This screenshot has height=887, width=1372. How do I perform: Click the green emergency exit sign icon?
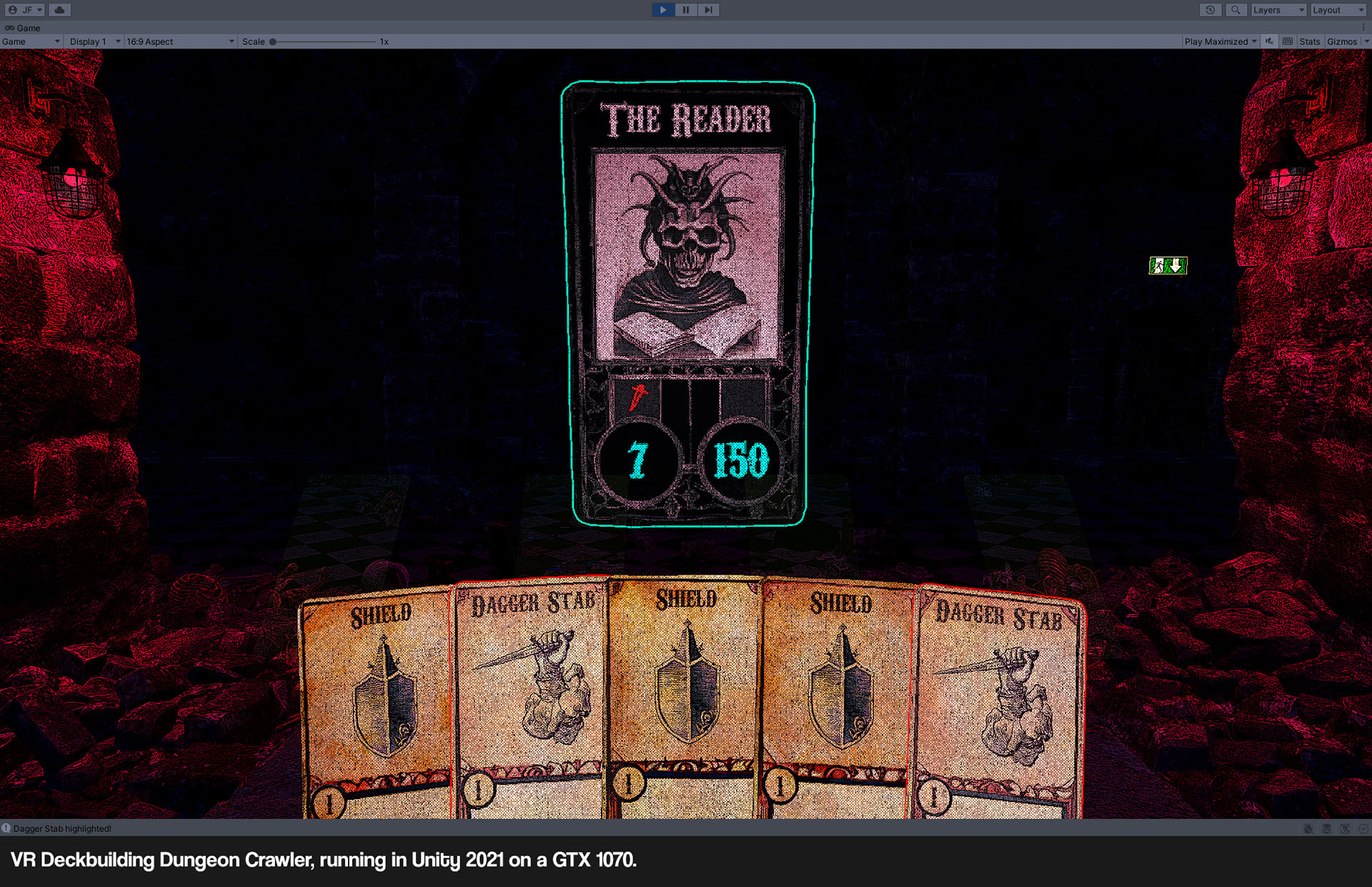(1168, 266)
